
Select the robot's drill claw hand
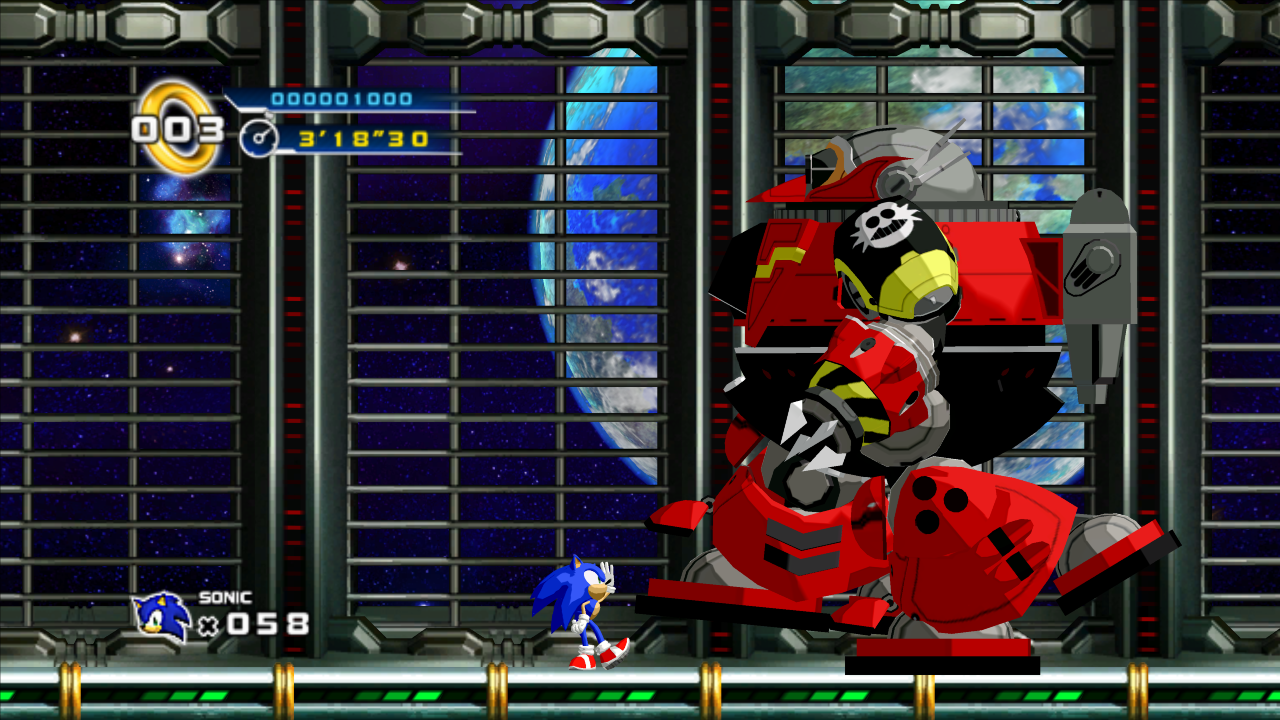[x=810, y=435]
